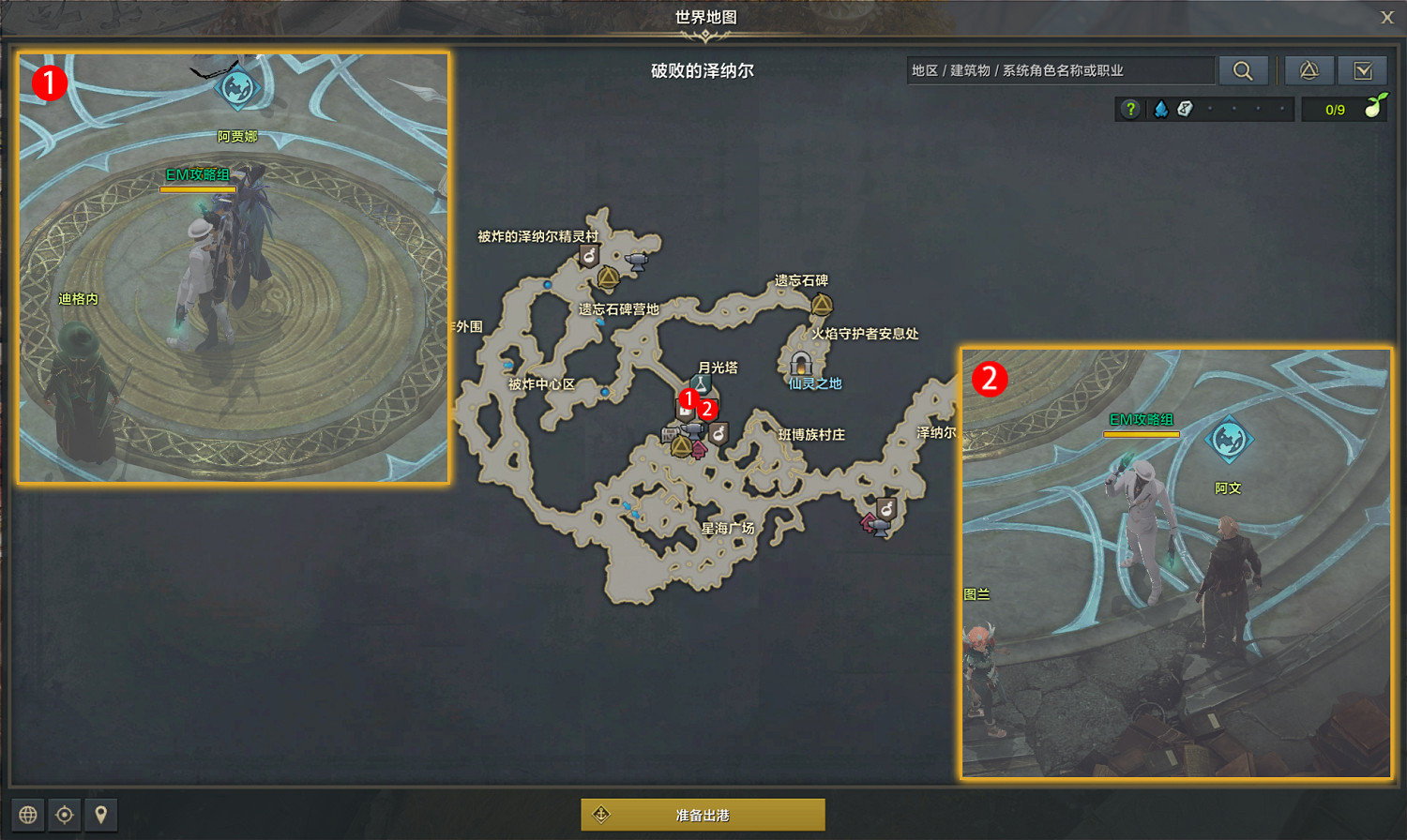Close the 世界地图 window
The image size is (1407, 840).
click(x=1386, y=16)
